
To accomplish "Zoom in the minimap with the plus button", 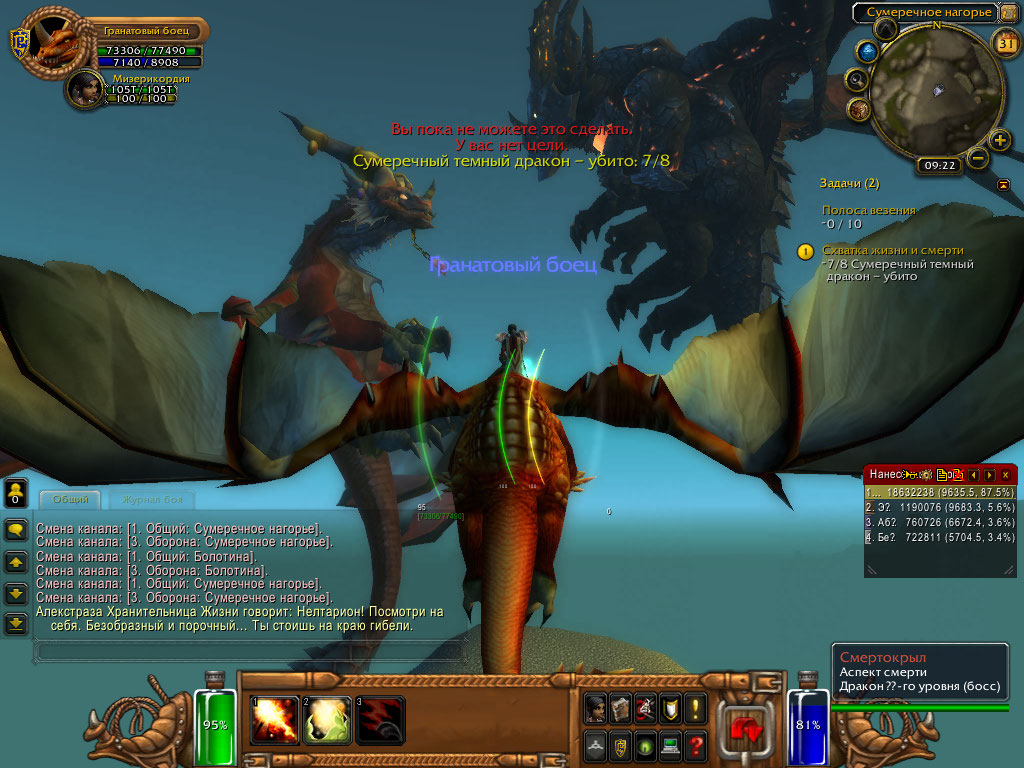I will pyautogui.click(x=1000, y=140).
